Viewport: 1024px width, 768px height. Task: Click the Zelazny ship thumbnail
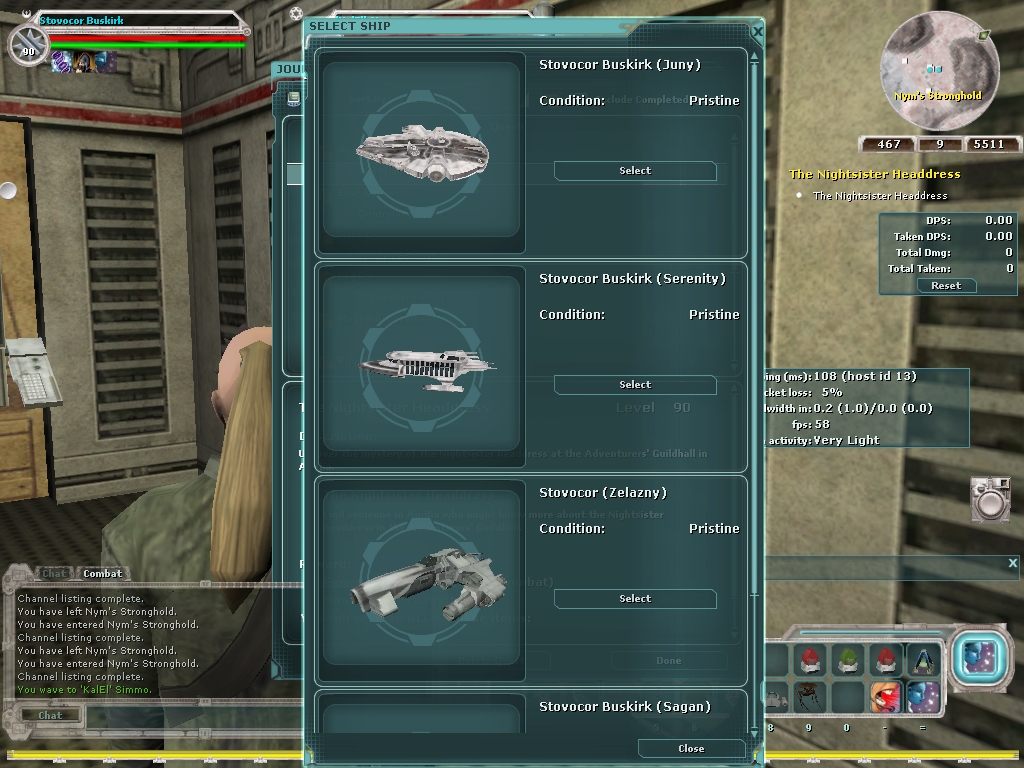(x=422, y=580)
